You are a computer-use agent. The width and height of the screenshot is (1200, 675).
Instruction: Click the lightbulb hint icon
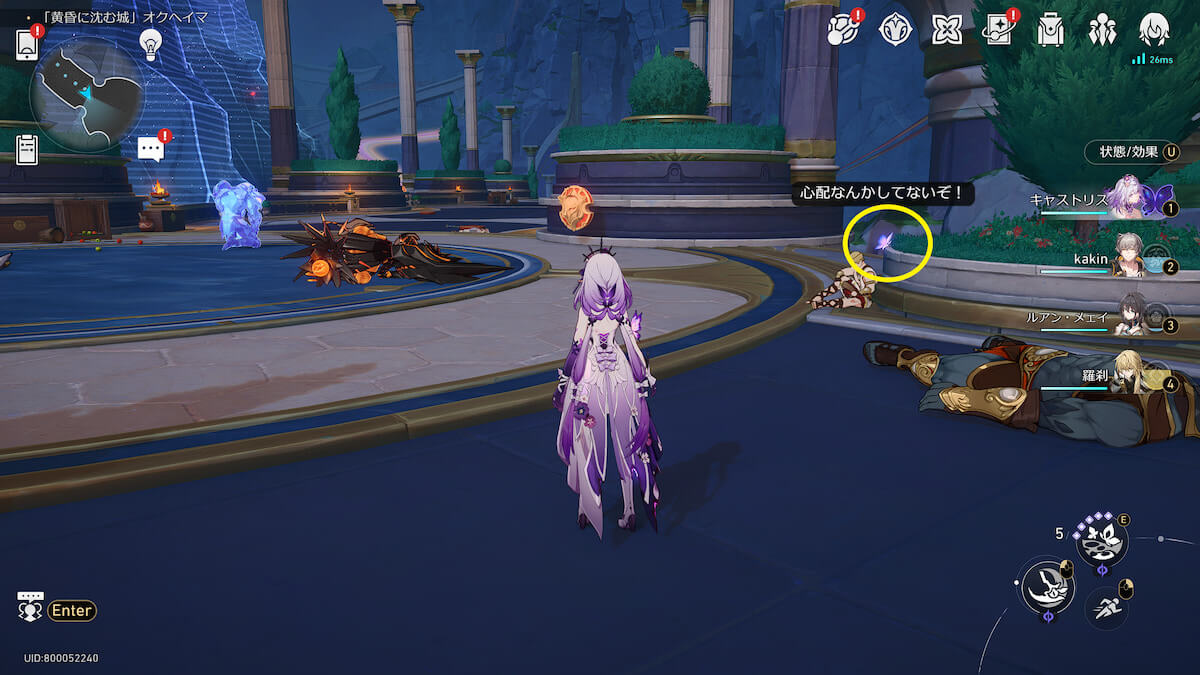pos(150,43)
